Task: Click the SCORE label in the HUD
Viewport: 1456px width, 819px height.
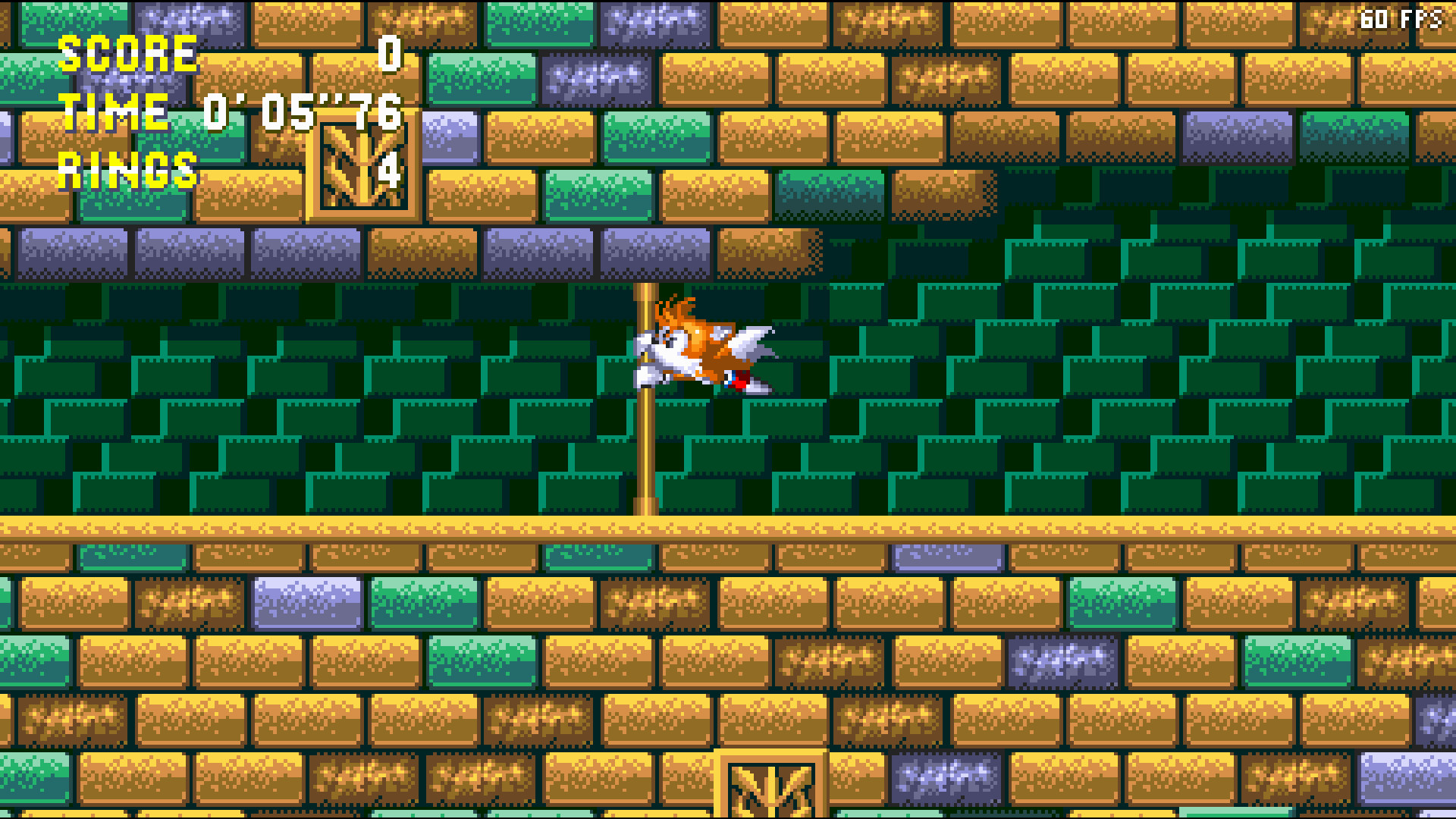Action: pyautogui.click(x=127, y=55)
